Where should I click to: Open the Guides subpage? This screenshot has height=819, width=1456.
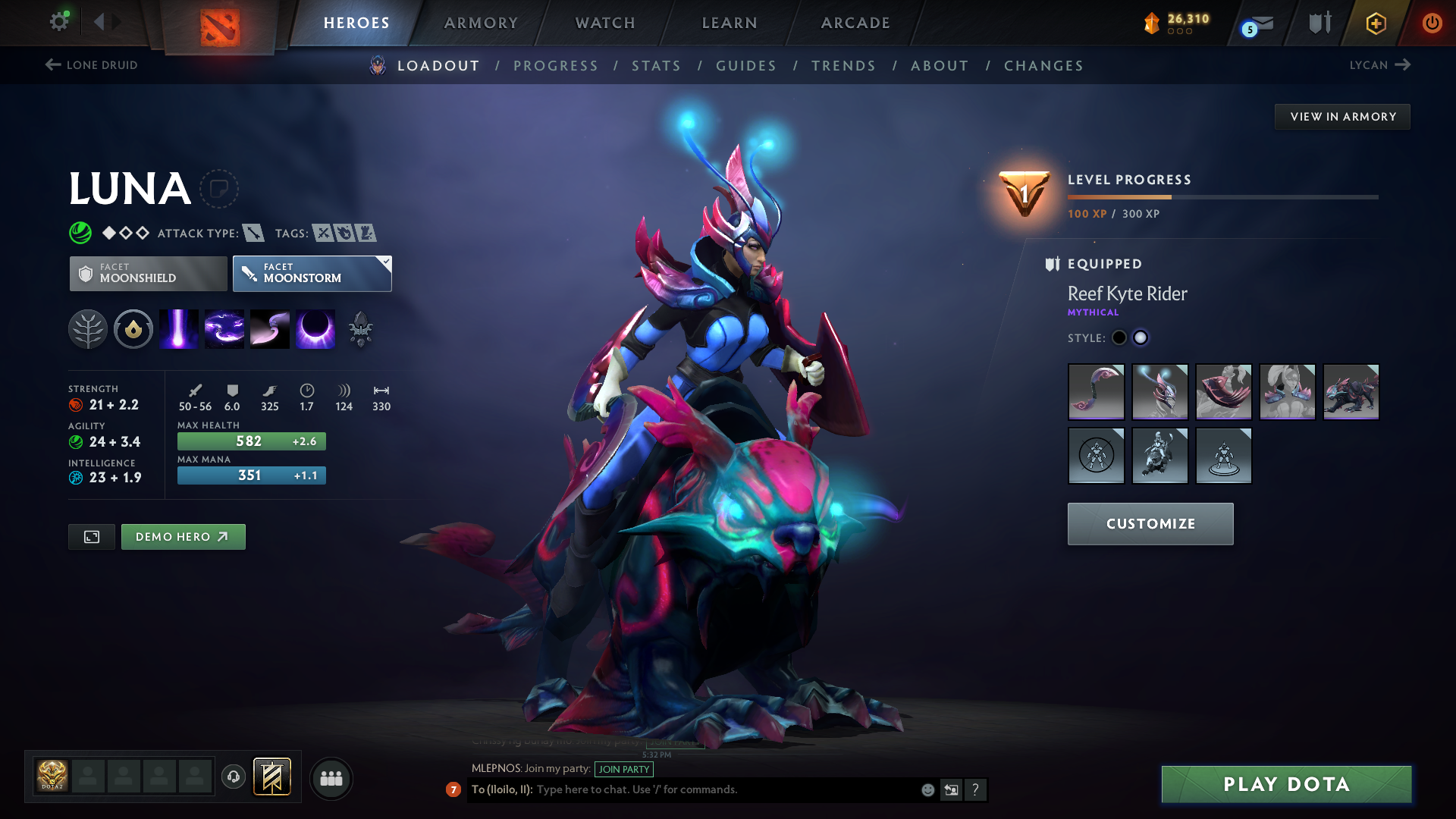(x=746, y=66)
